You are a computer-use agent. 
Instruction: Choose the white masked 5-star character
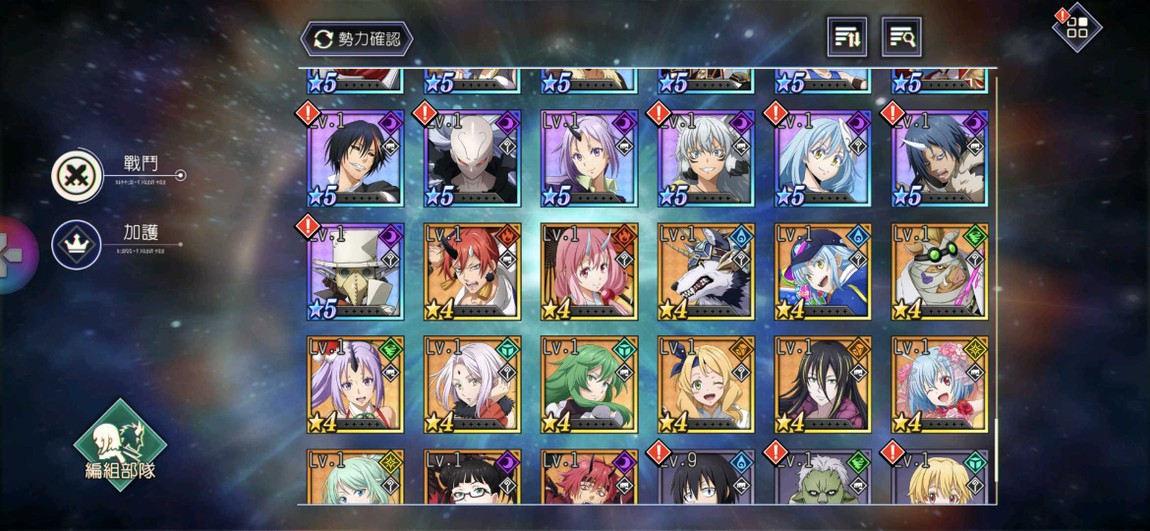pyautogui.click(x=472, y=159)
